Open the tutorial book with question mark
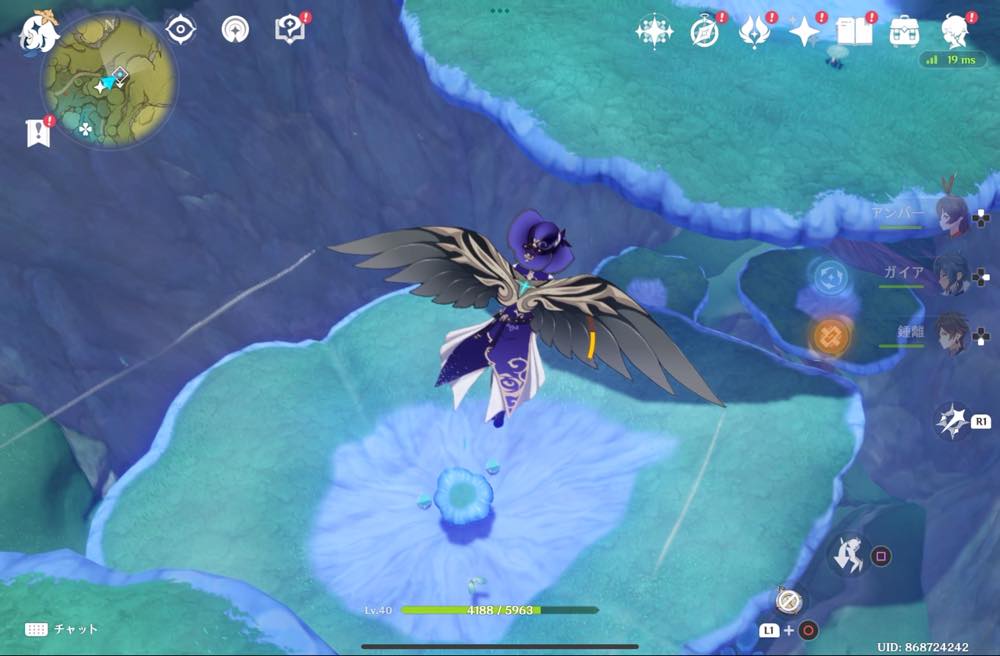The width and height of the screenshot is (1000, 656). point(290,30)
